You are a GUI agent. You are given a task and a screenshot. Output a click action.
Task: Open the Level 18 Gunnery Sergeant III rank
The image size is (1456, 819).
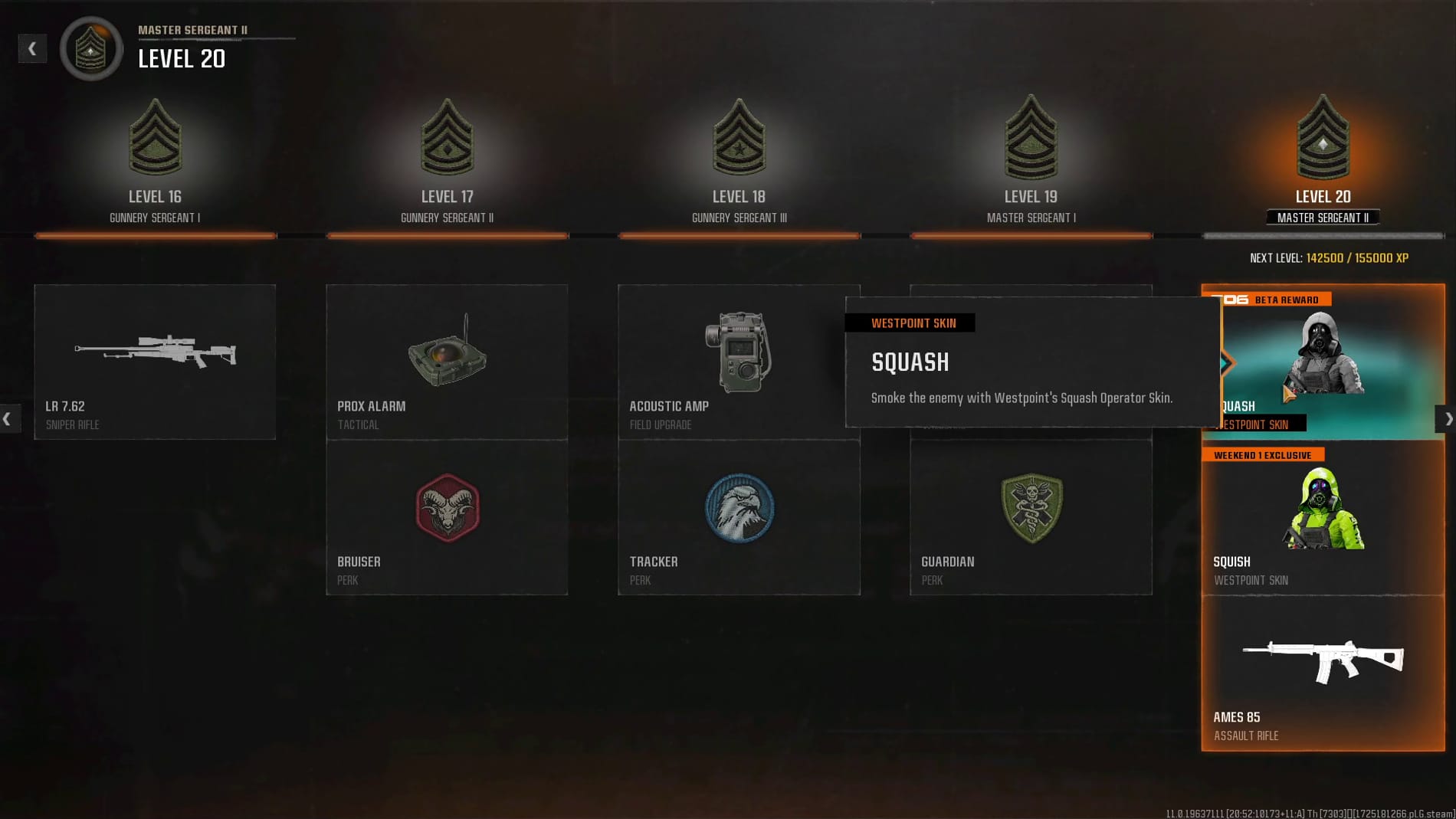pyautogui.click(x=739, y=161)
